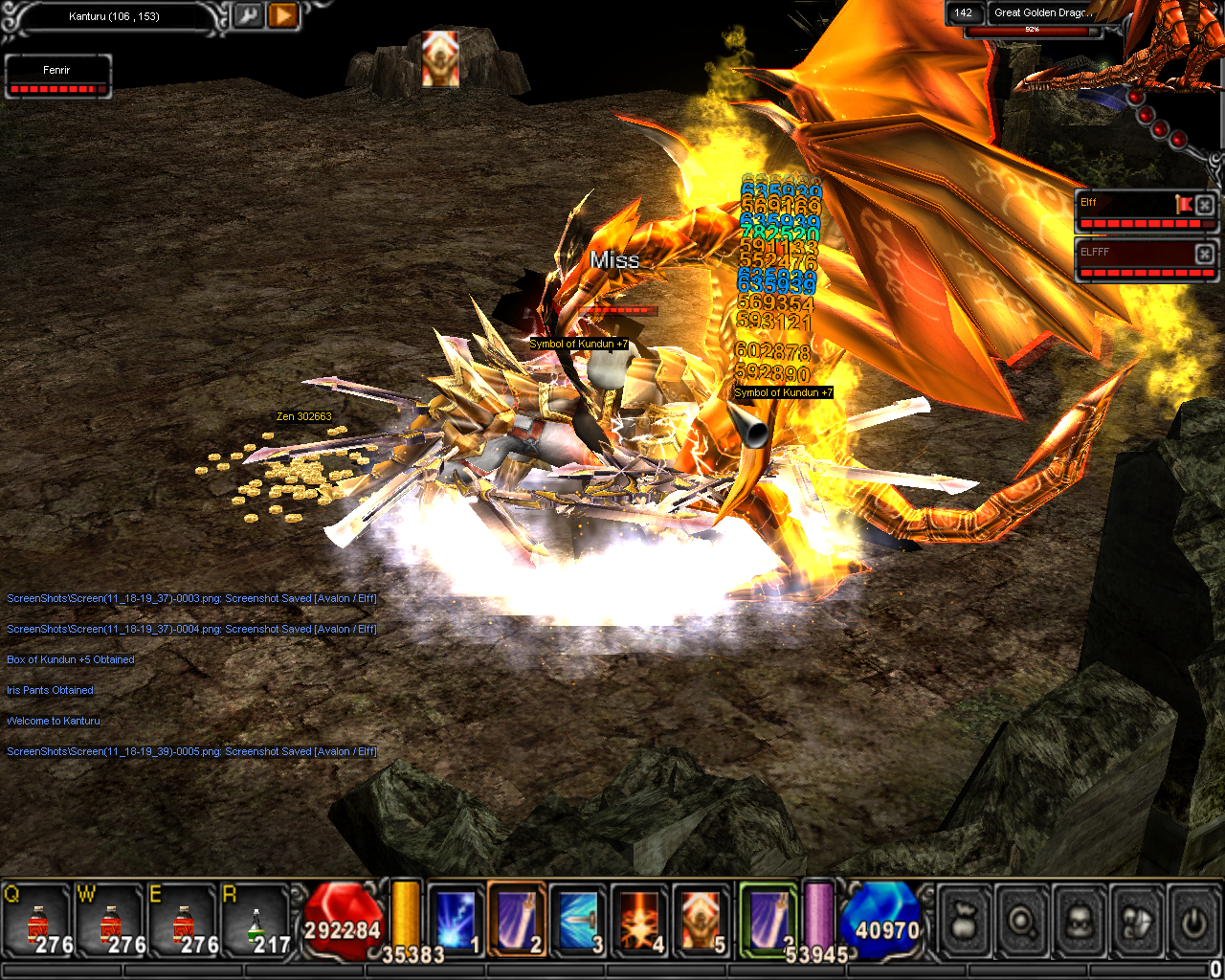Select the R slot green potion
Image resolution: width=1225 pixels, height=980 pixels.
(x=256, y=923)
